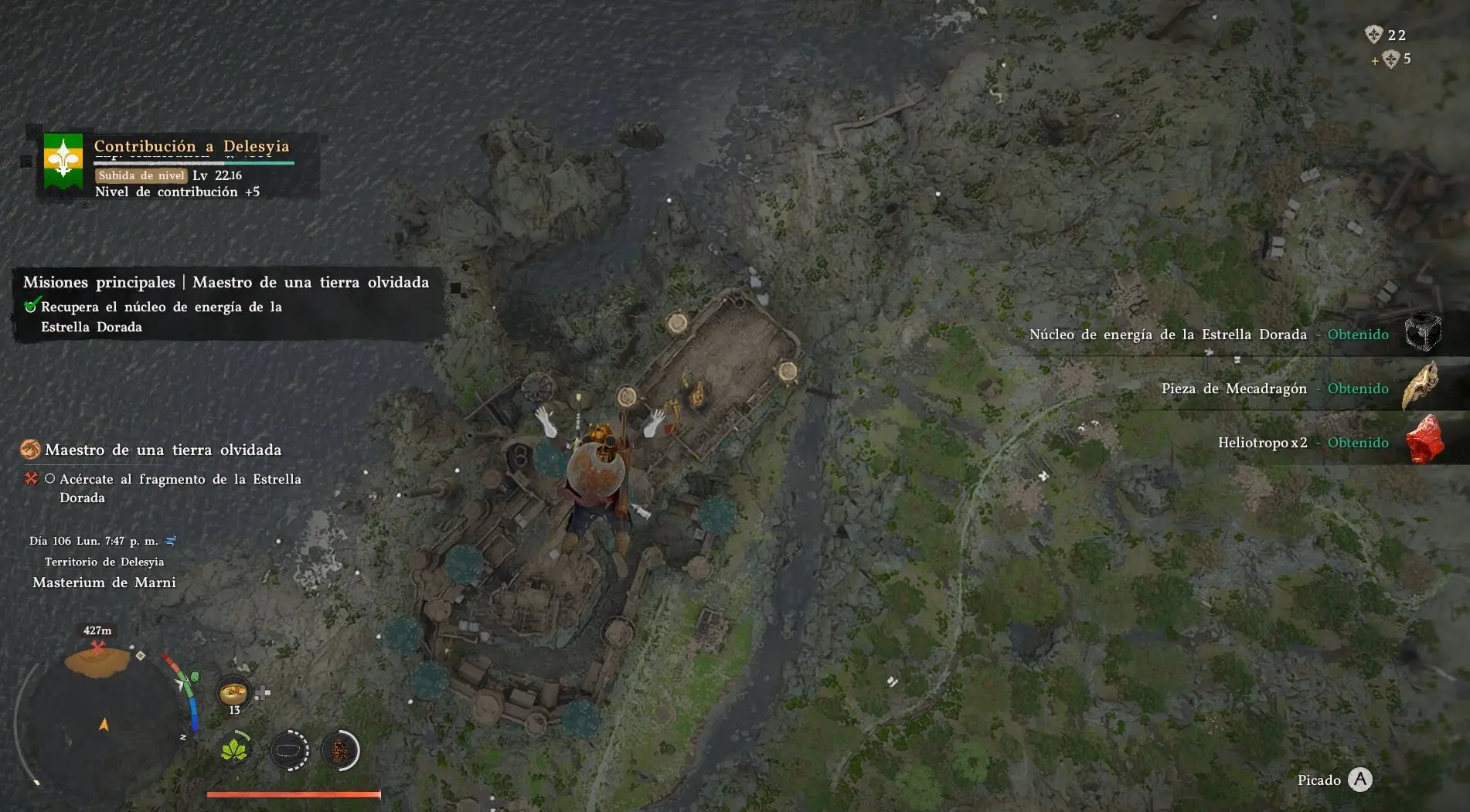
Task: Click the circular minimap
Action: coord(104,717)
